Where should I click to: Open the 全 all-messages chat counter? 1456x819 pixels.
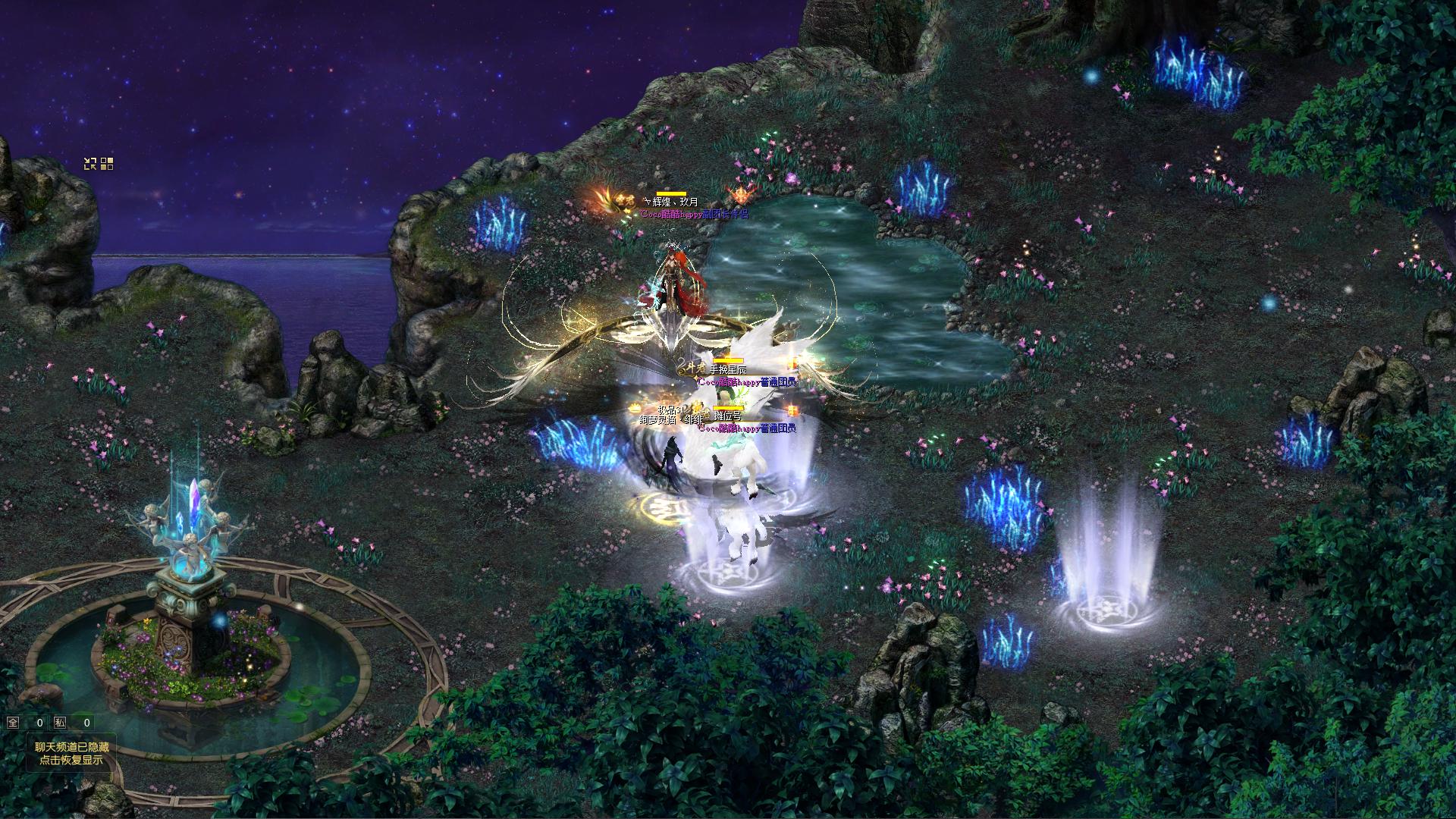click(x=13, y=723)
